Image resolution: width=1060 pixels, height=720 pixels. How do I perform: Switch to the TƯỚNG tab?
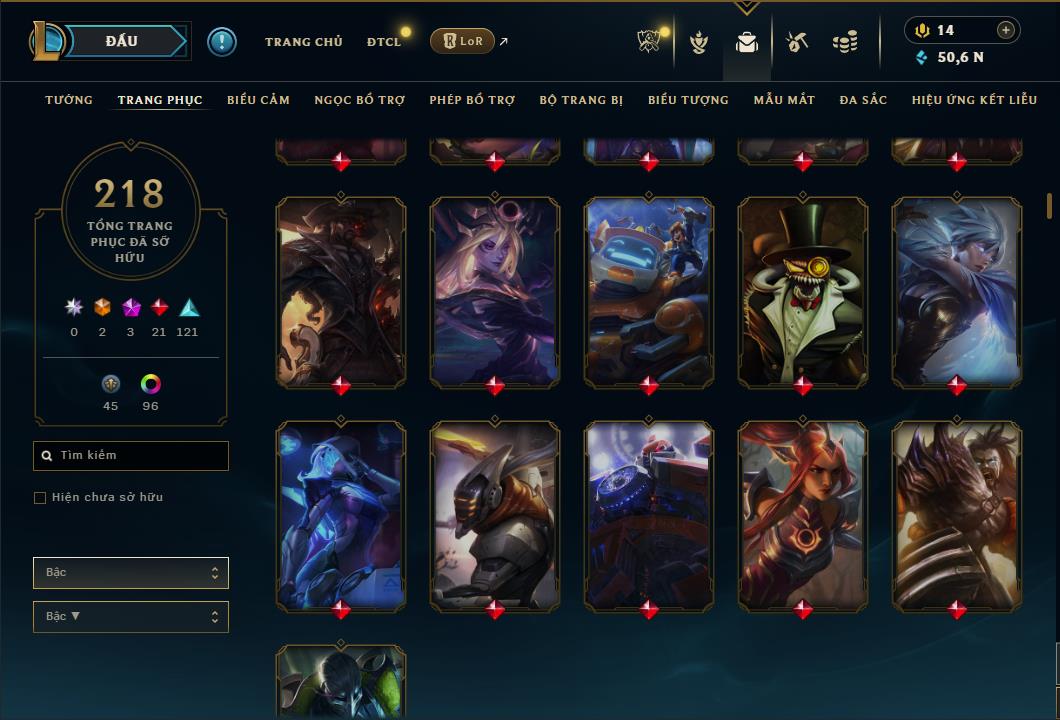69,100
